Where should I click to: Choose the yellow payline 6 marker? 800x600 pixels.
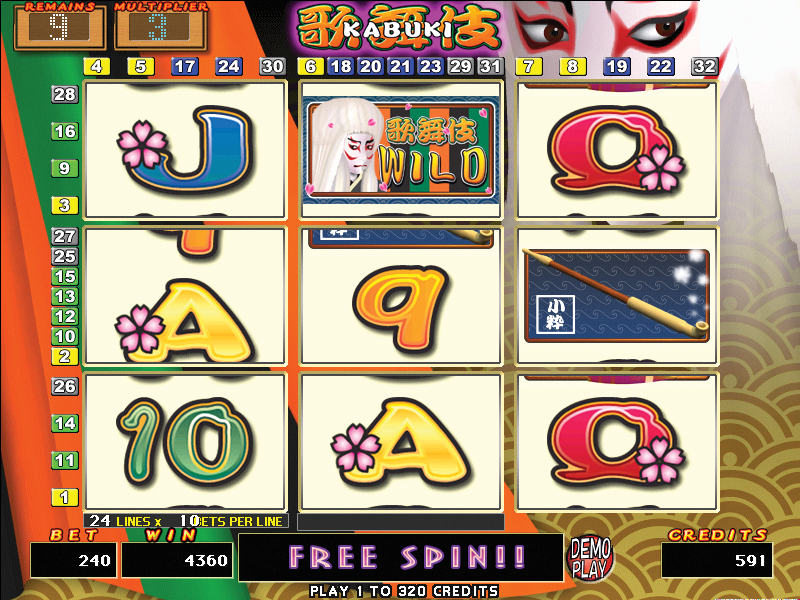[309, 66]
